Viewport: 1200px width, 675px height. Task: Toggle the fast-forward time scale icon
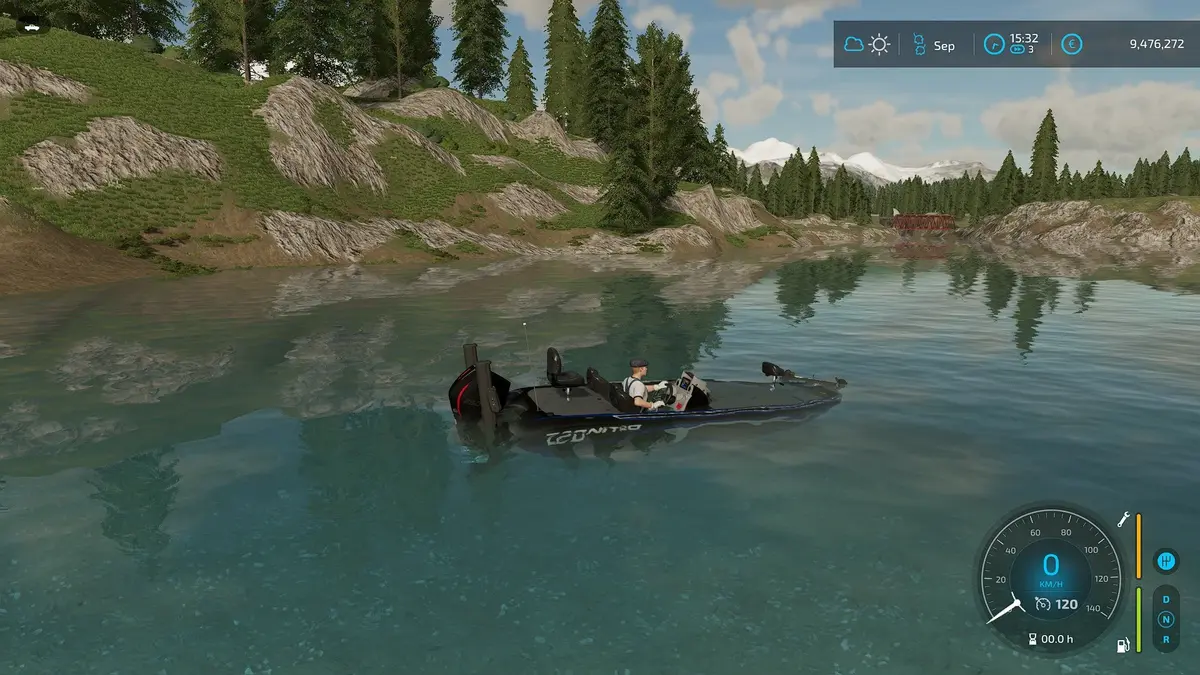[1017, 51]
